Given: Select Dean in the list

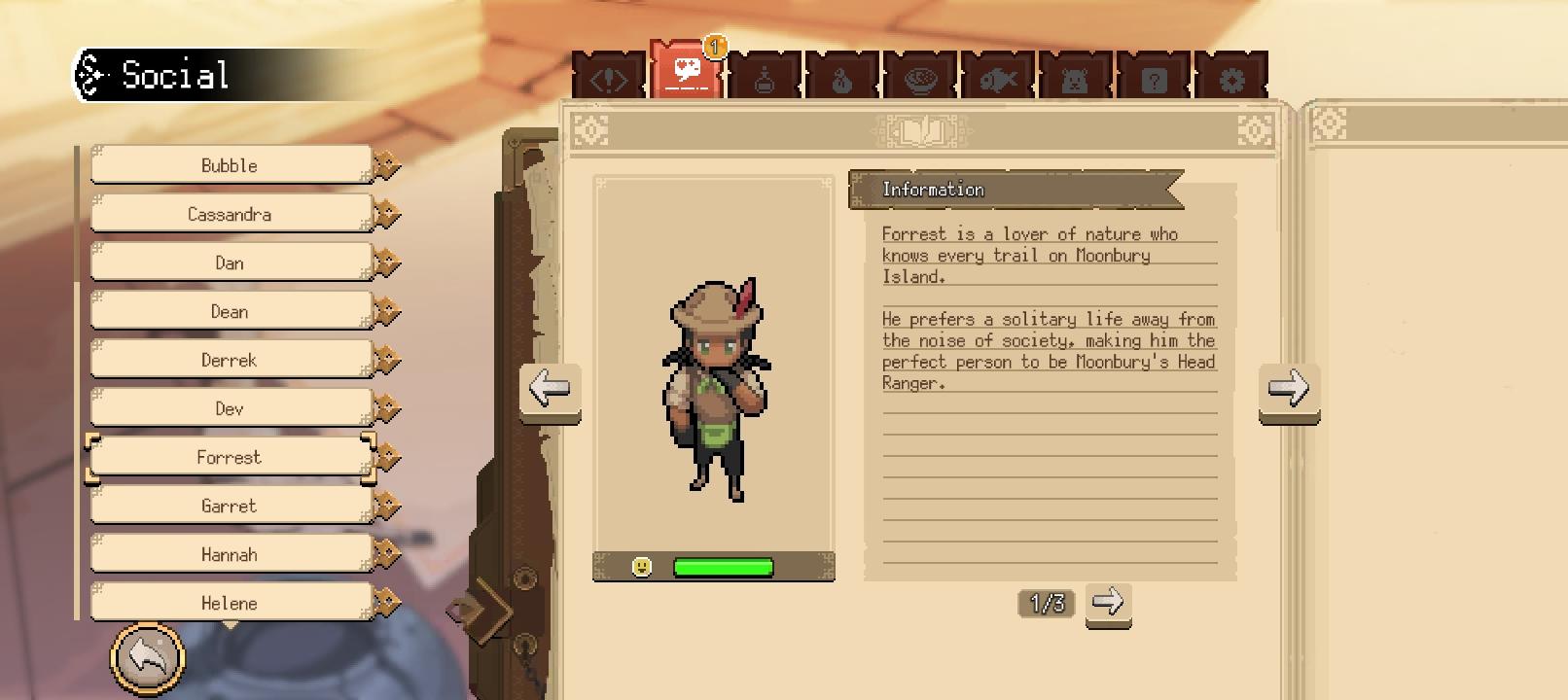Looking at the screenshot, I should [231, 311].
